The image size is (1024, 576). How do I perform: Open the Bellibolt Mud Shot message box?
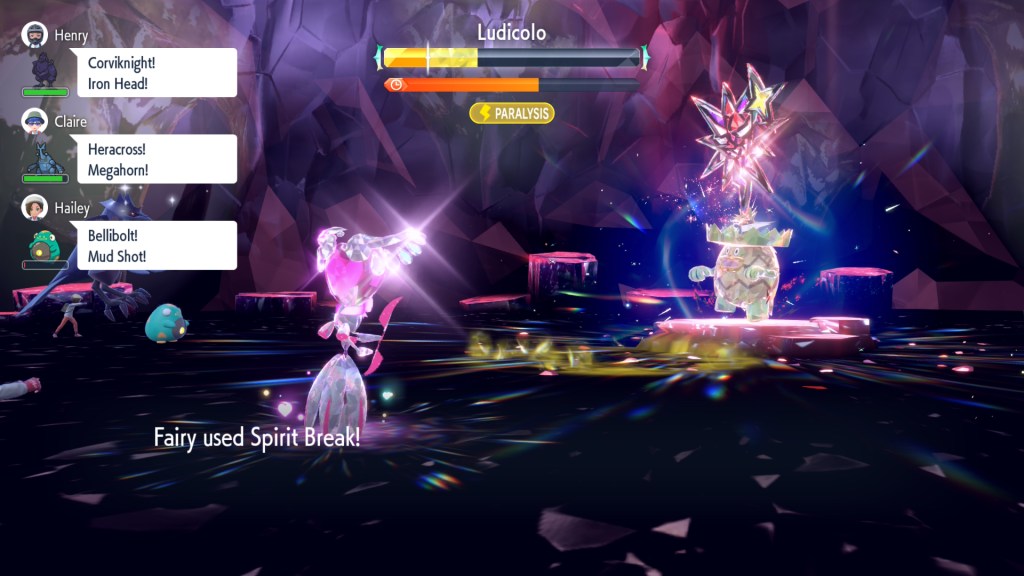click(158, 246)
